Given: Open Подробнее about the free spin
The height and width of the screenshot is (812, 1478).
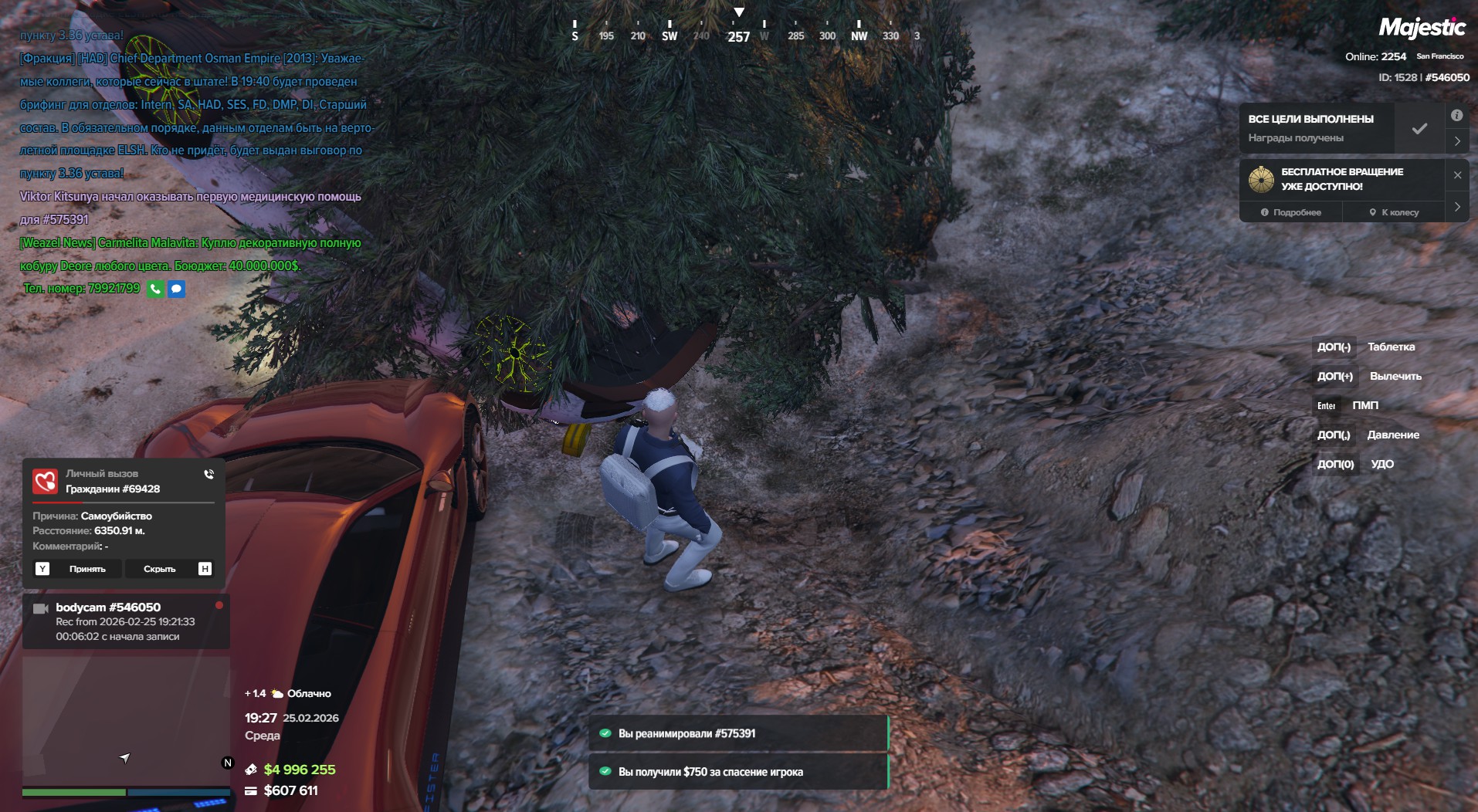Looking at the screenshot, I should point(1291,212).
